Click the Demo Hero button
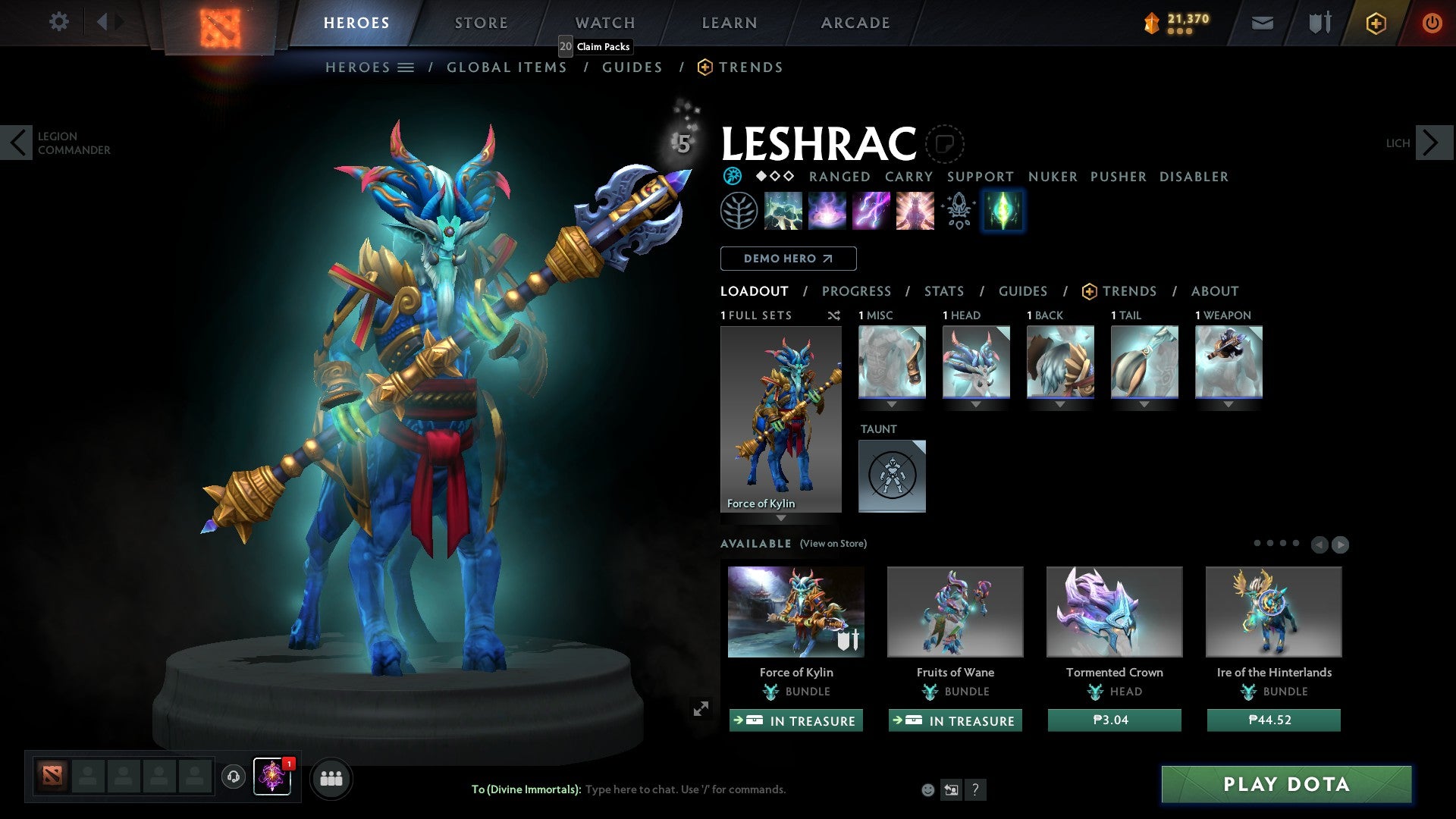Image resolution: width=1456 pixels, height=819 pixels. (788, 258)
